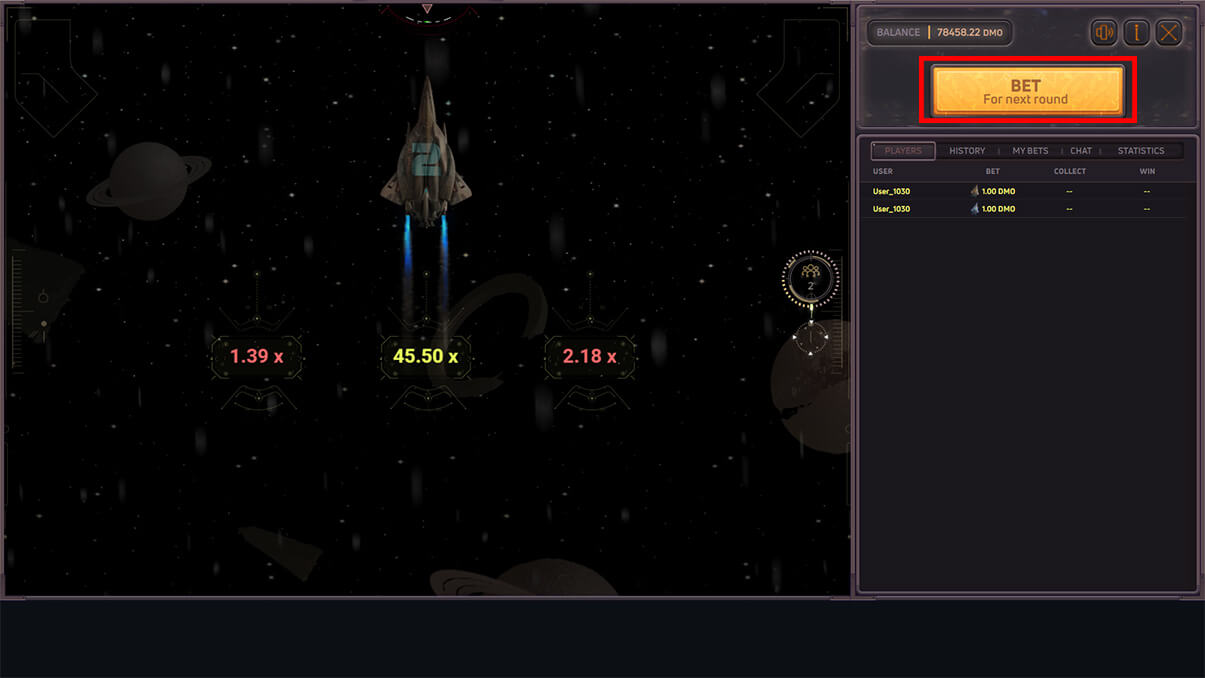Viewport: 1205px width, 678px height.
Task: Switch to the Chat tab
Action: point(1081,151)
